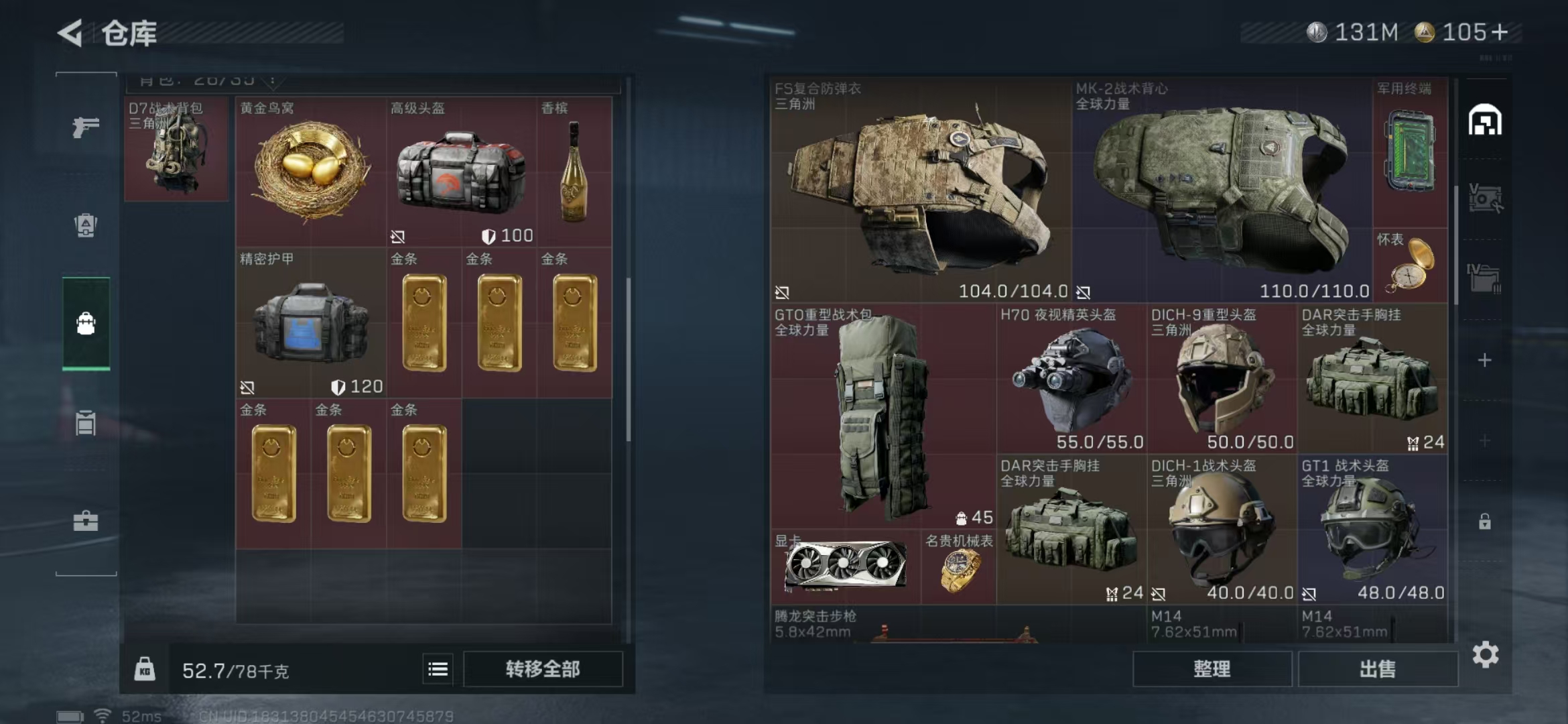Image resolution: width=1568 pixels, height=724 pixels.
Task: Pick the 军用终端 military terminal
Action: [1410, 153]
